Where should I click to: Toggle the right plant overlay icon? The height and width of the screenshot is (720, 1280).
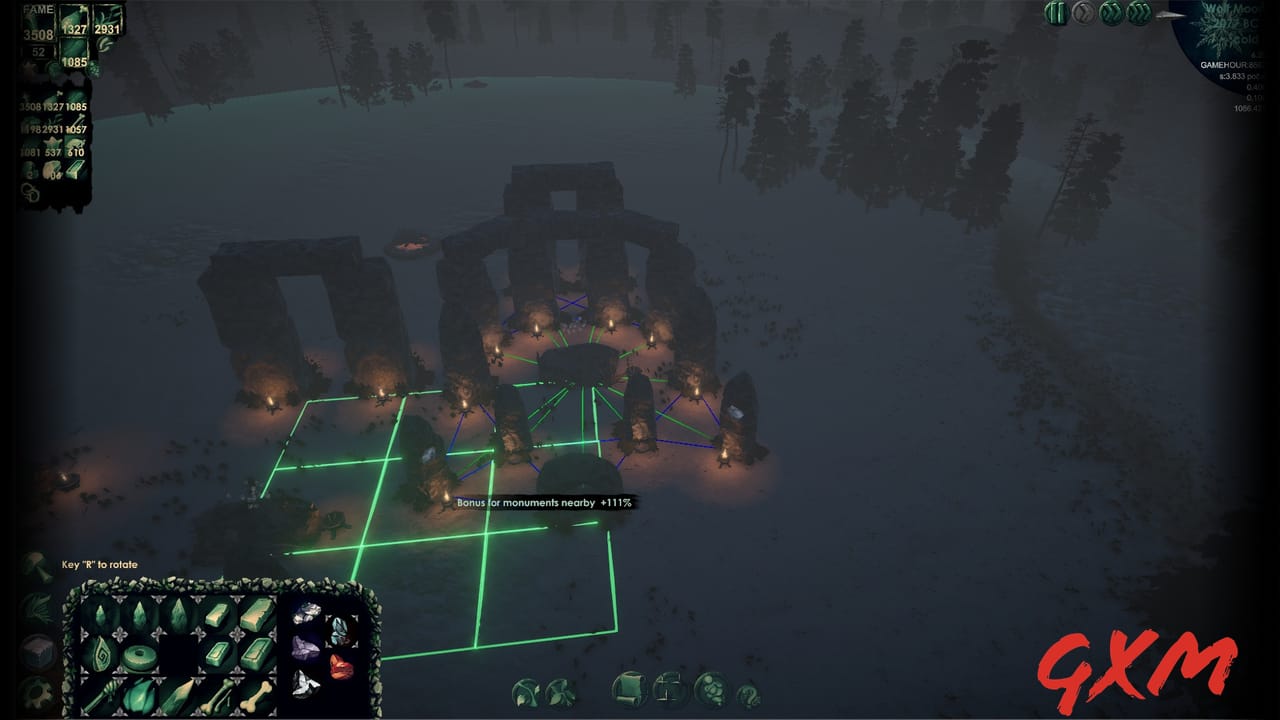point(559,690)
